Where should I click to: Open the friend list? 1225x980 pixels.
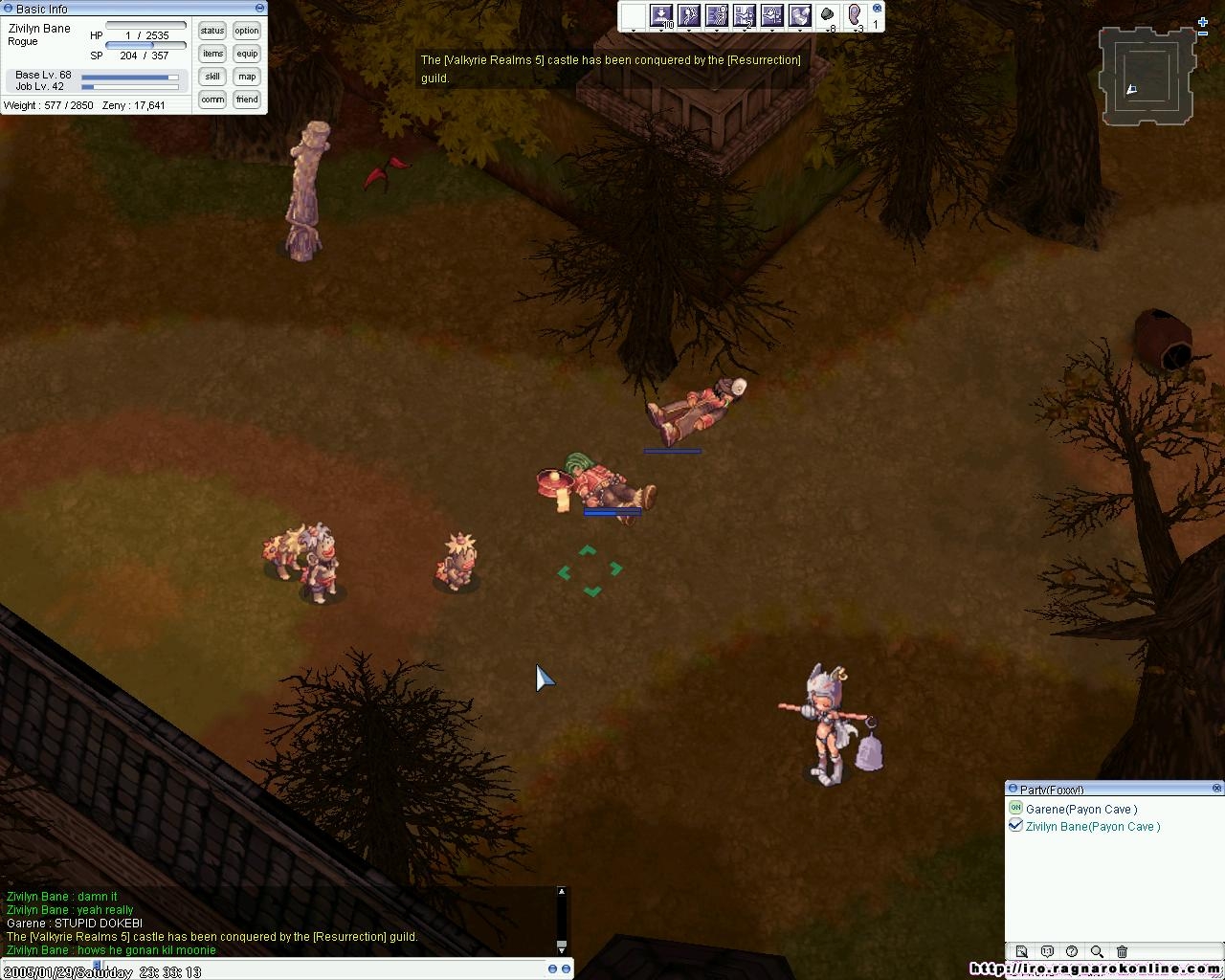tap(247, 100)
